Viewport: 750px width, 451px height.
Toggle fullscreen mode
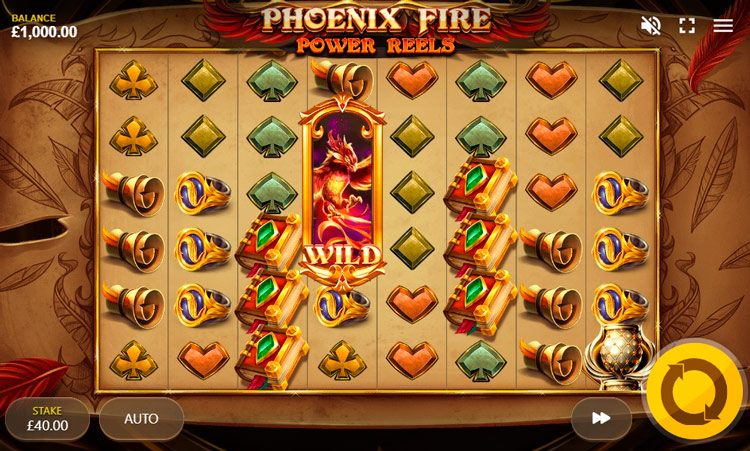point(687,26)
